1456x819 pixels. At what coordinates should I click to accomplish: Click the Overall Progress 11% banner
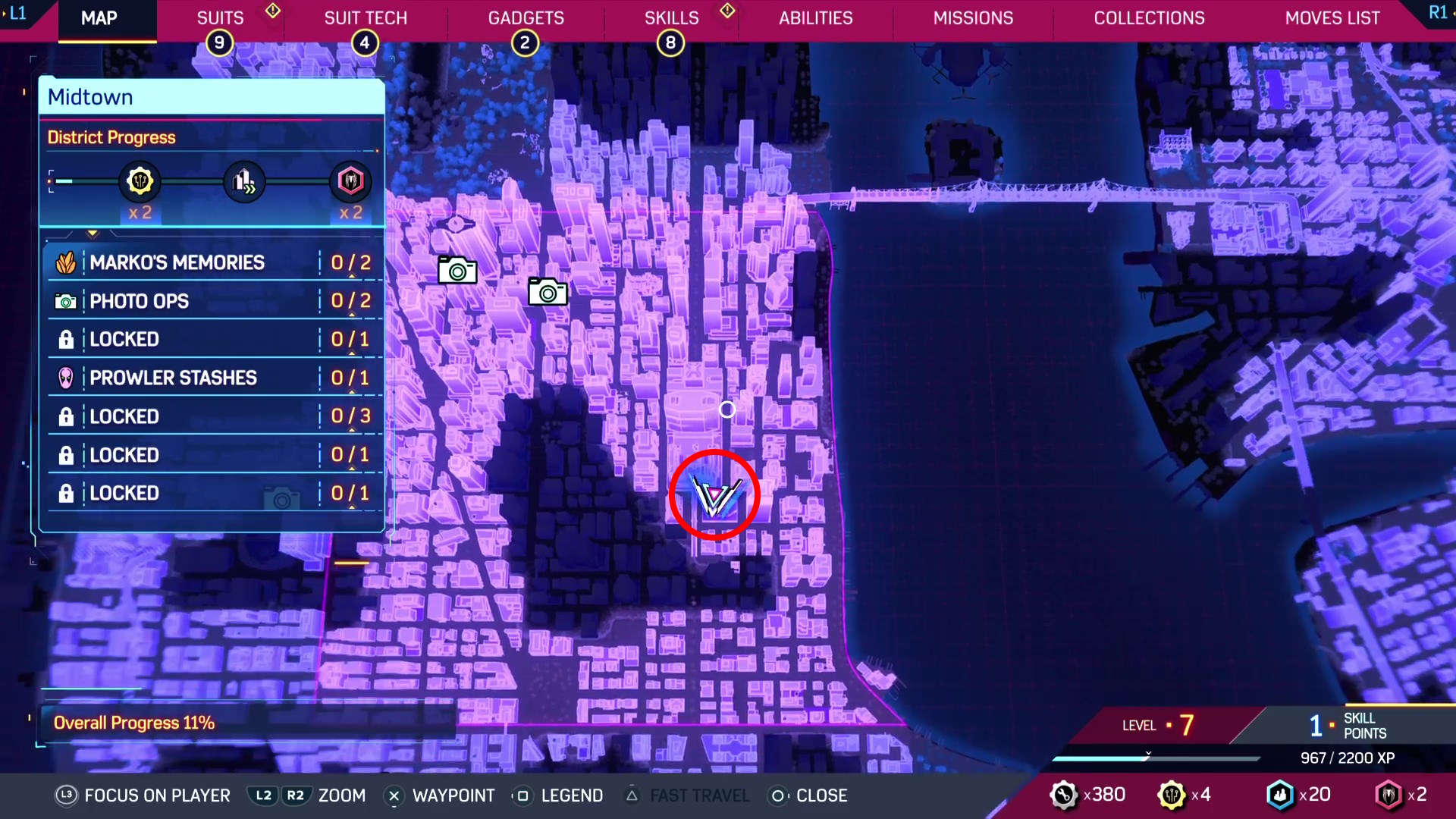(135, 723)
